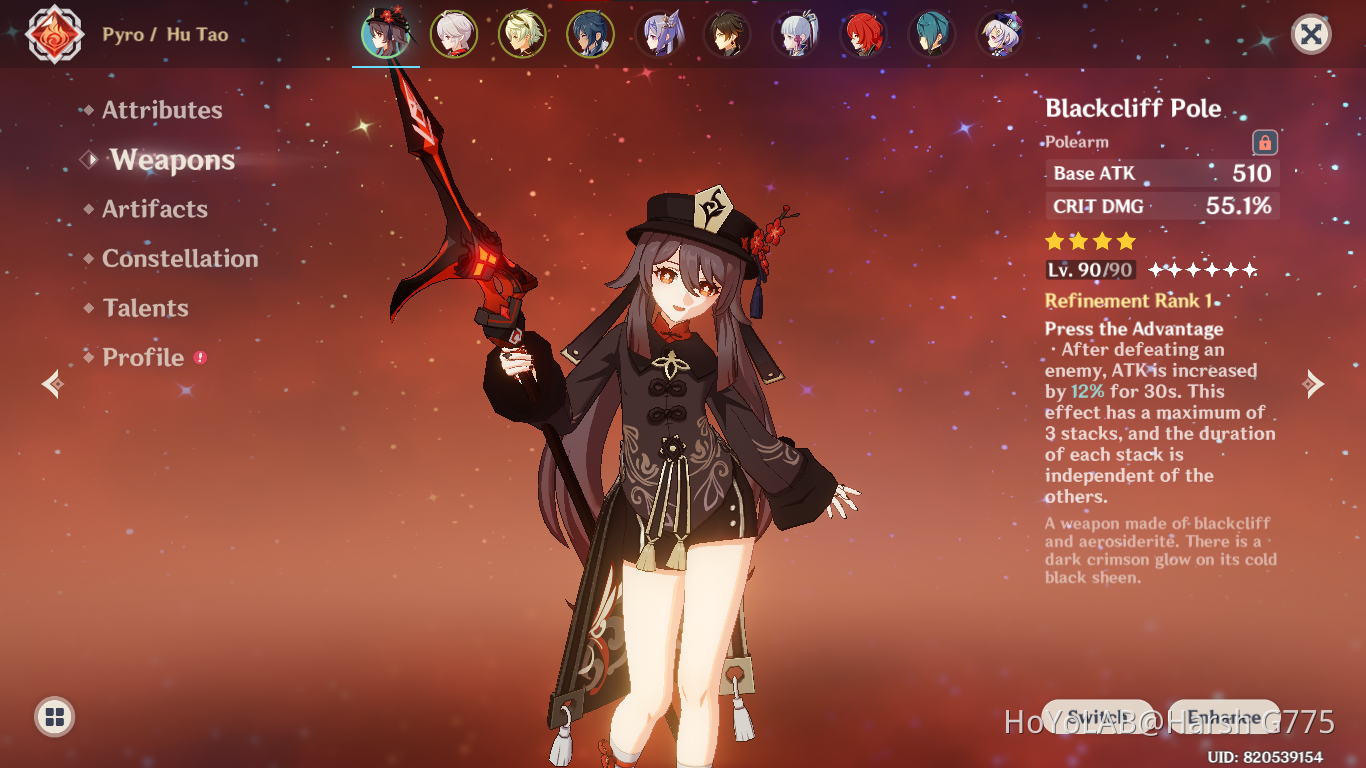Viewport: 1366px width, 768px height.
Task: Switch to the Artifacts section
Action: [x=154, y=209]
